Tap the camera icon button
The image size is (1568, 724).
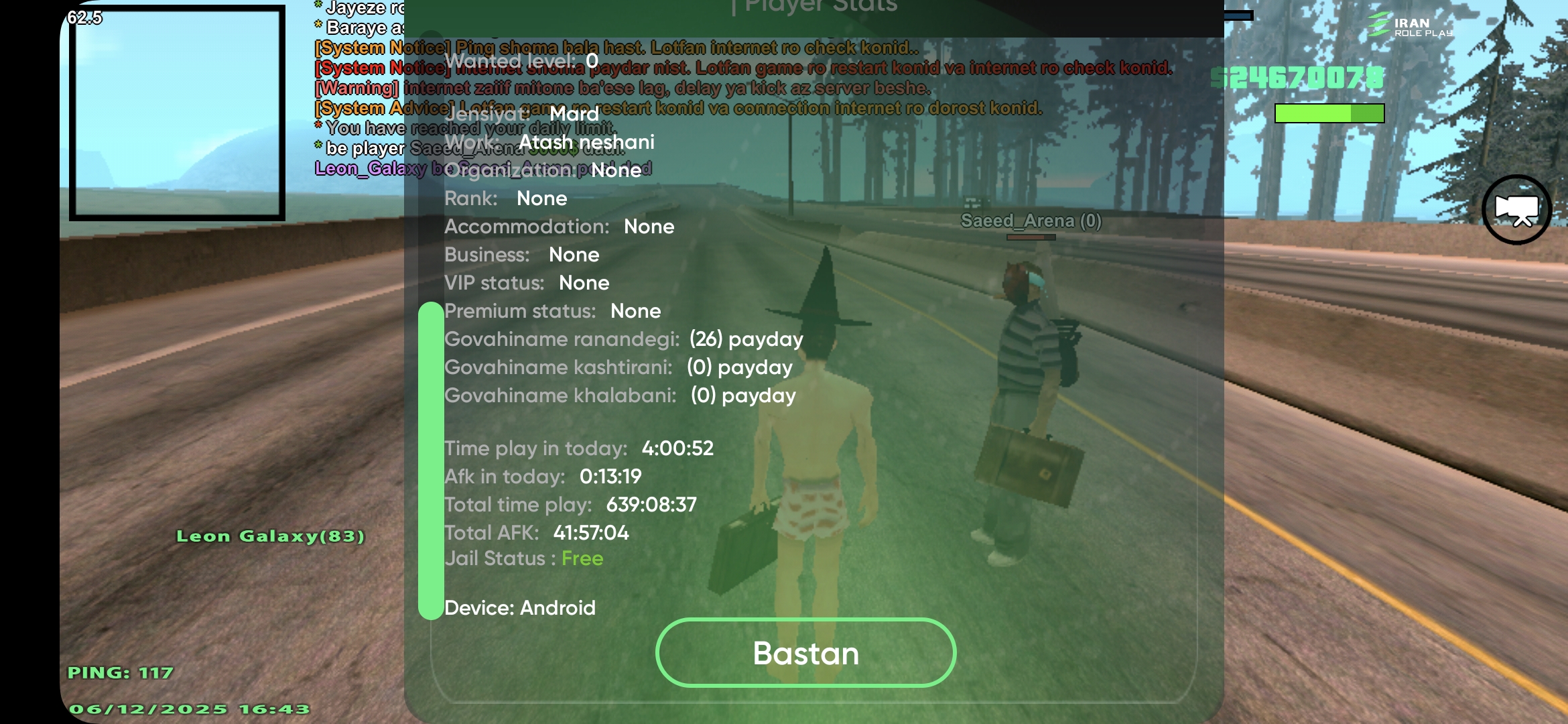click(1516, 210)
